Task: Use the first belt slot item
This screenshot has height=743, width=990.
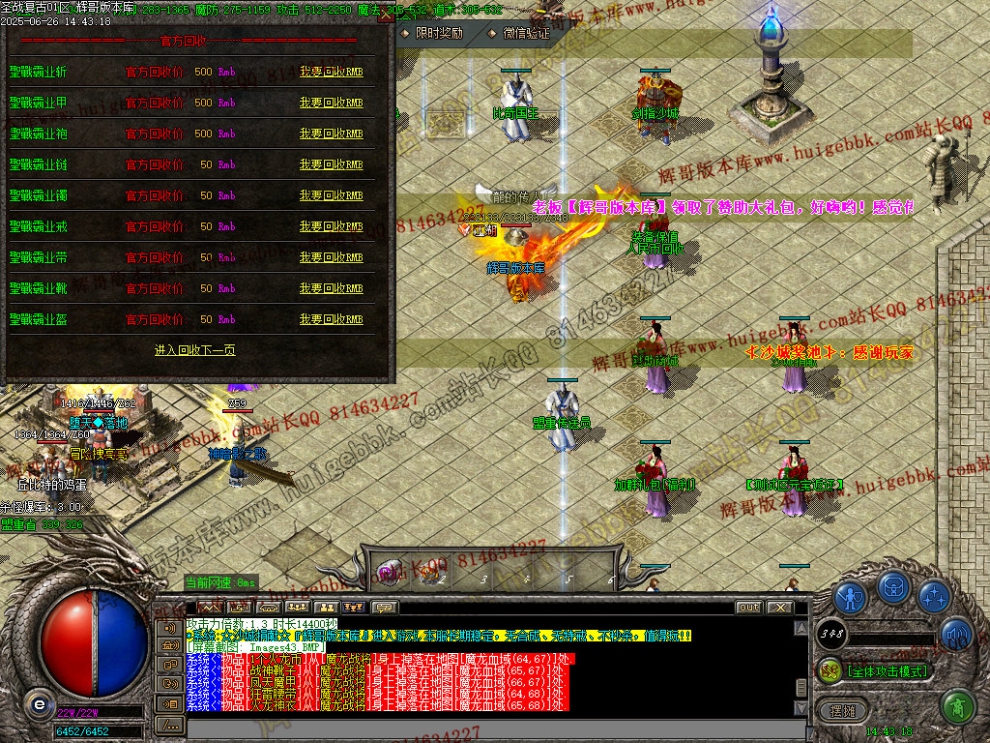Action: tap(387, 573)
